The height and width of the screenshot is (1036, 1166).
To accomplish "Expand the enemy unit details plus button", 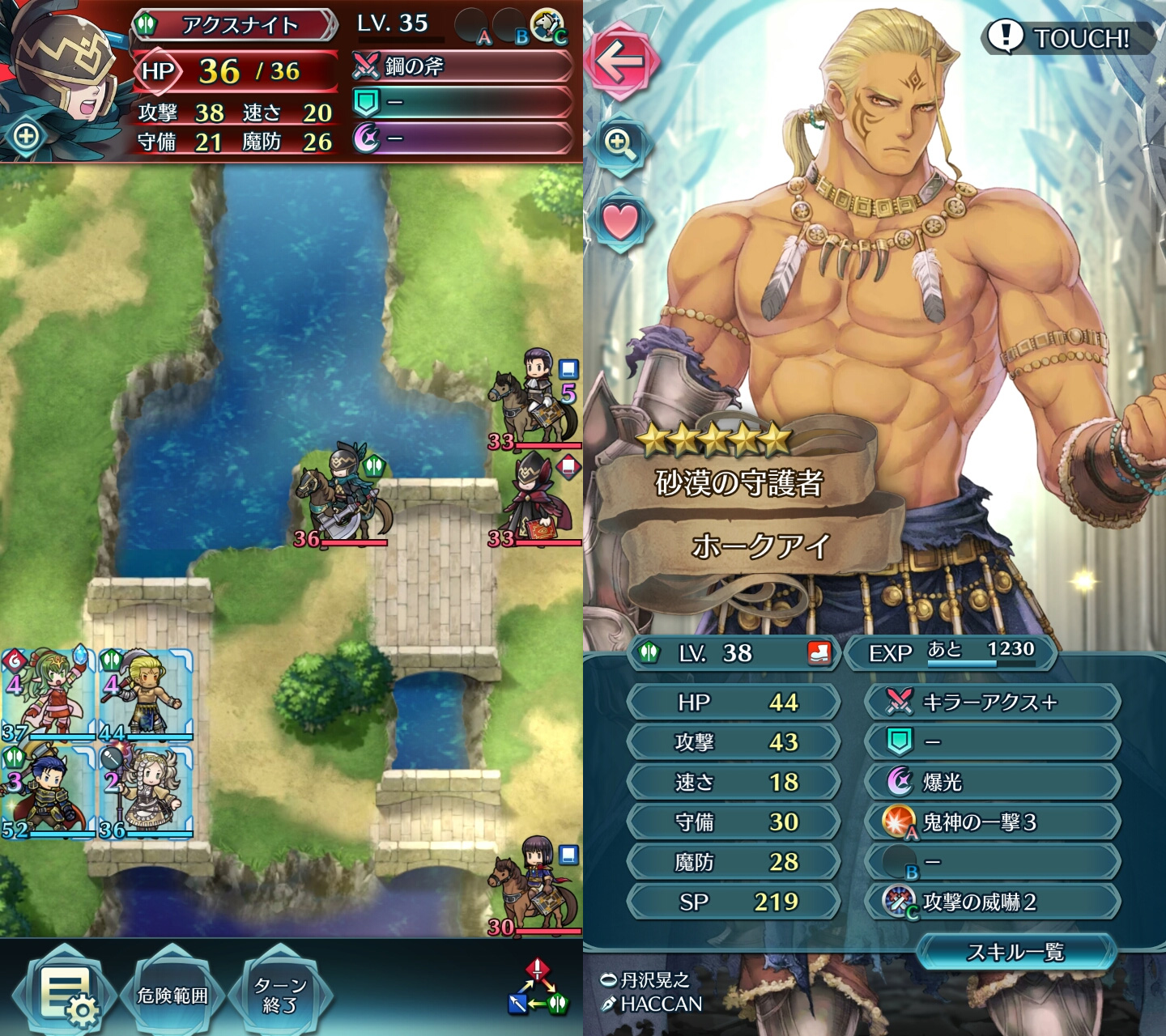I will [26, 136].
